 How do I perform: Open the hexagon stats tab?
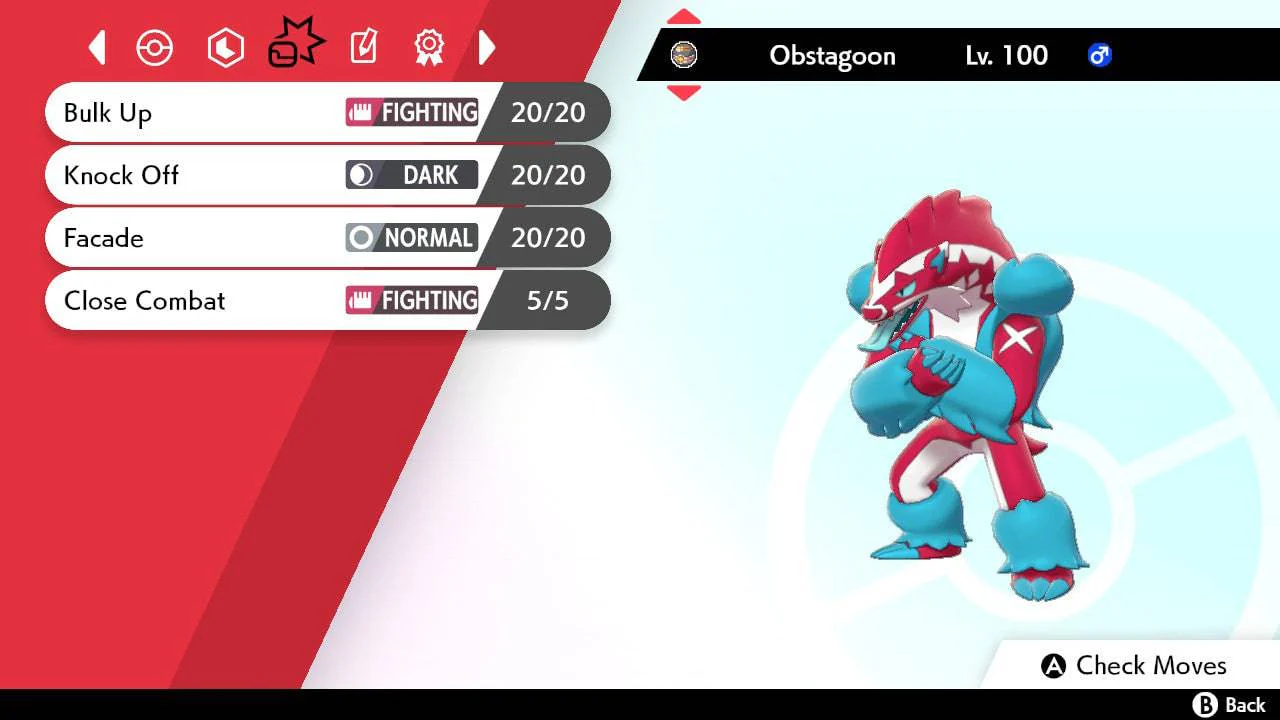[x=225, y=48]
